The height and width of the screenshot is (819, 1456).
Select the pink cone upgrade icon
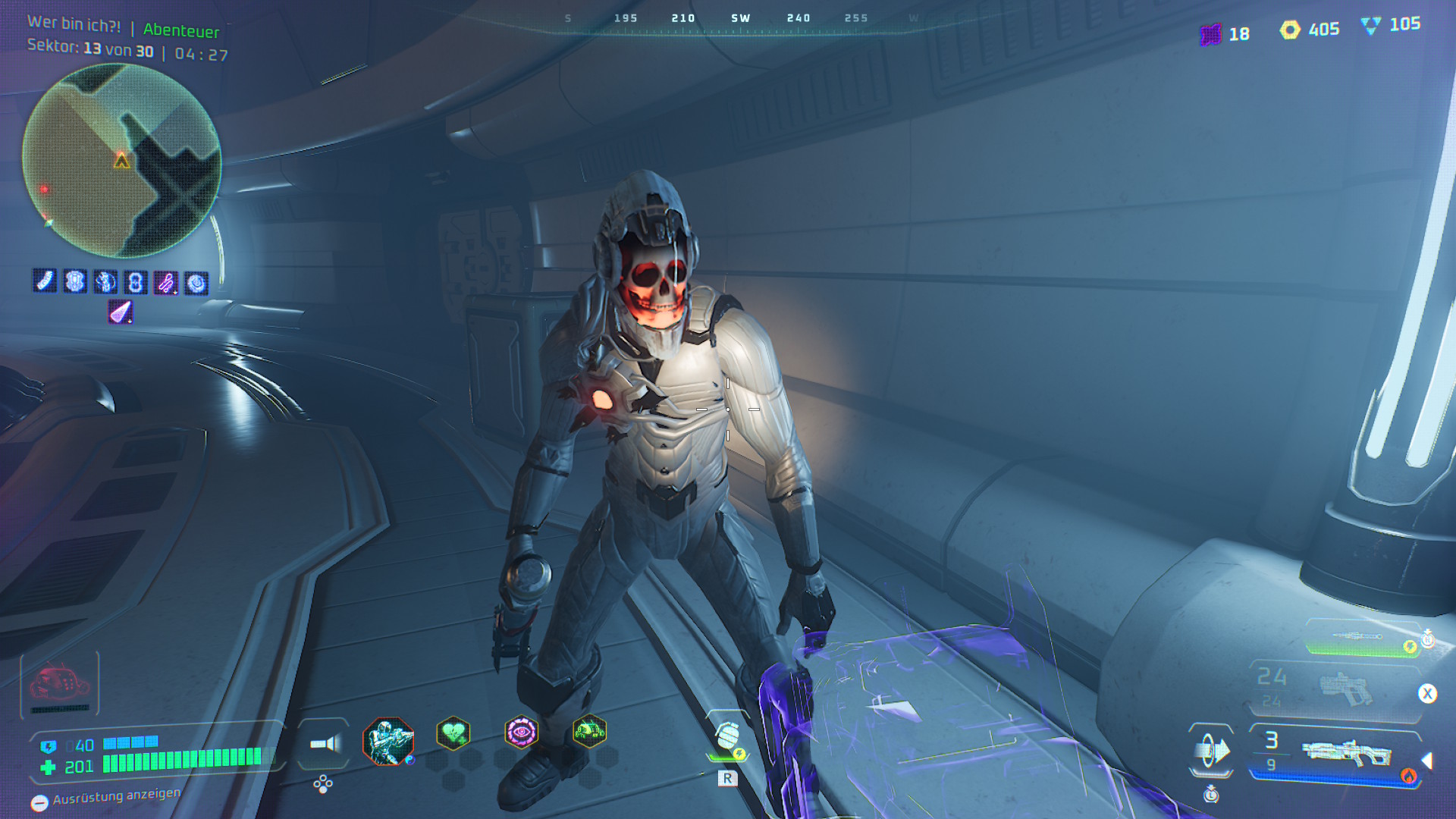121,312
